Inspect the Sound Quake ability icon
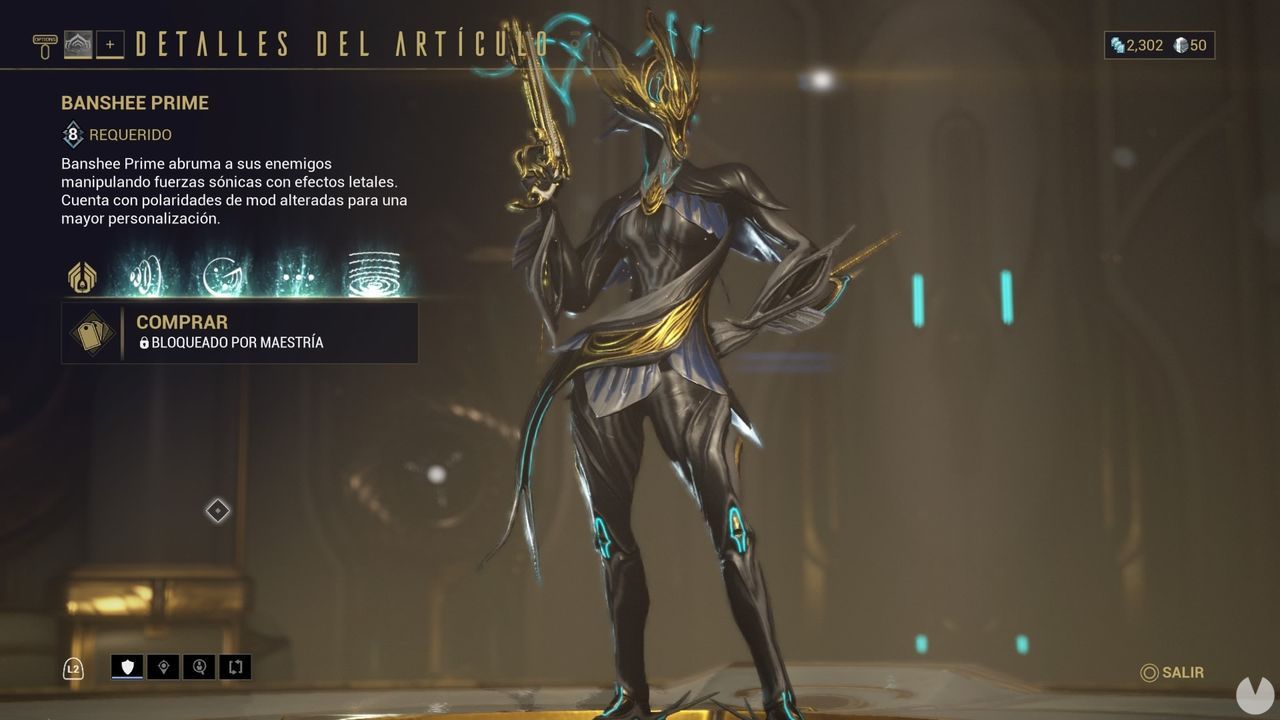The image size is (1280, 720). (370, 270)
